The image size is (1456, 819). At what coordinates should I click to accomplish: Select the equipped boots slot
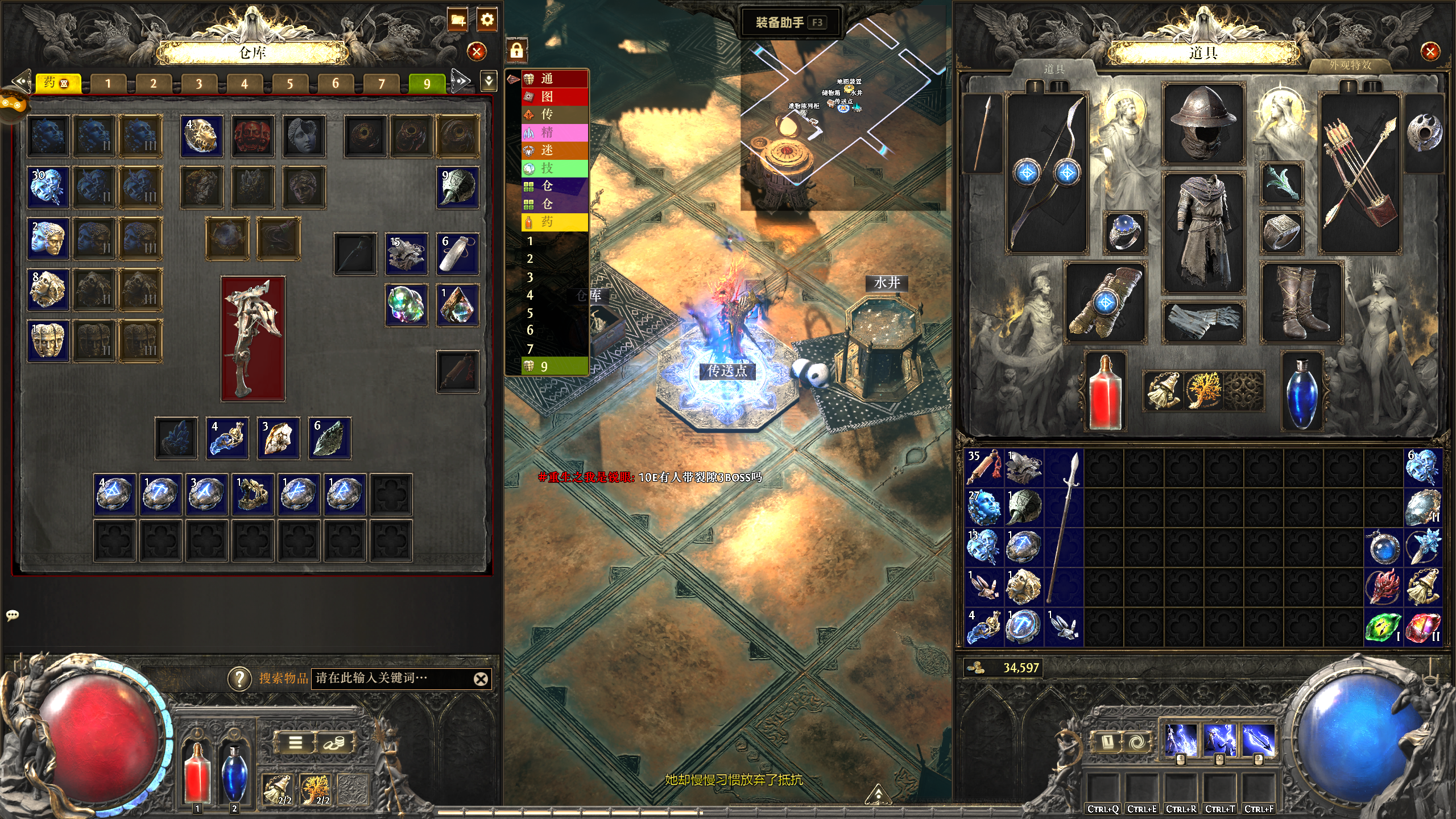click(x=1301, y=303)
